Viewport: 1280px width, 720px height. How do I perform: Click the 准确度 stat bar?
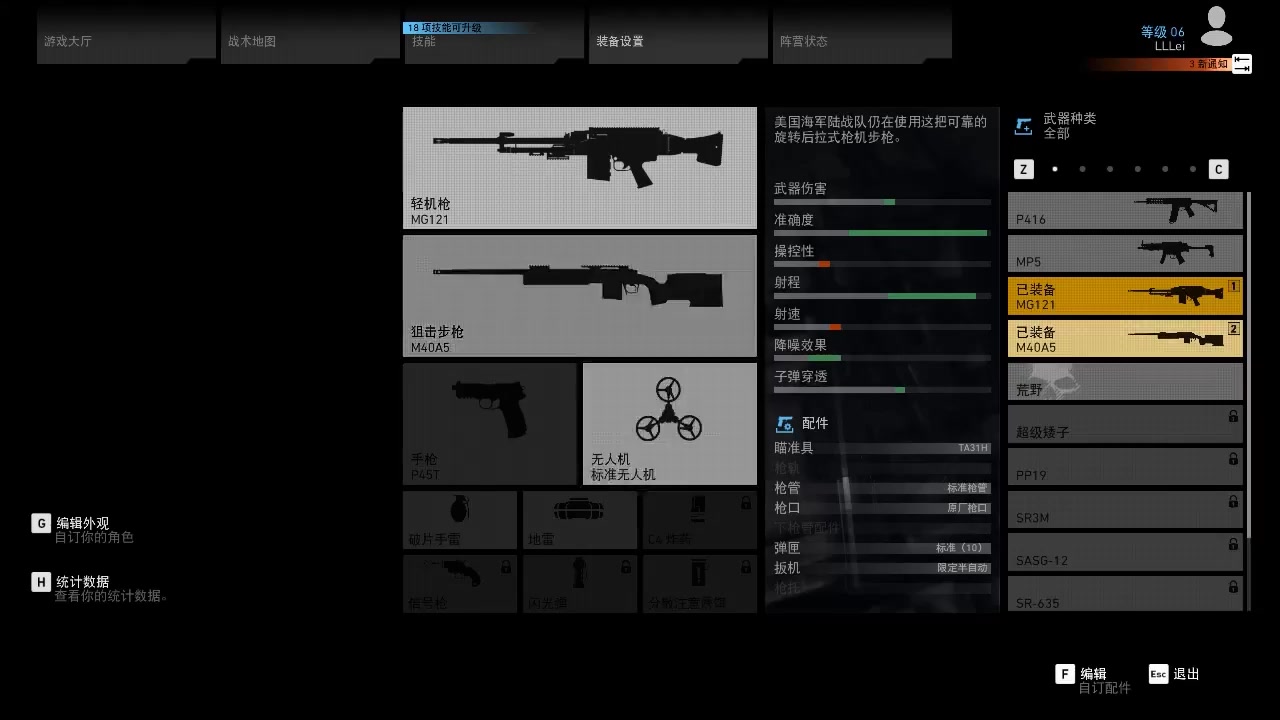880,232
